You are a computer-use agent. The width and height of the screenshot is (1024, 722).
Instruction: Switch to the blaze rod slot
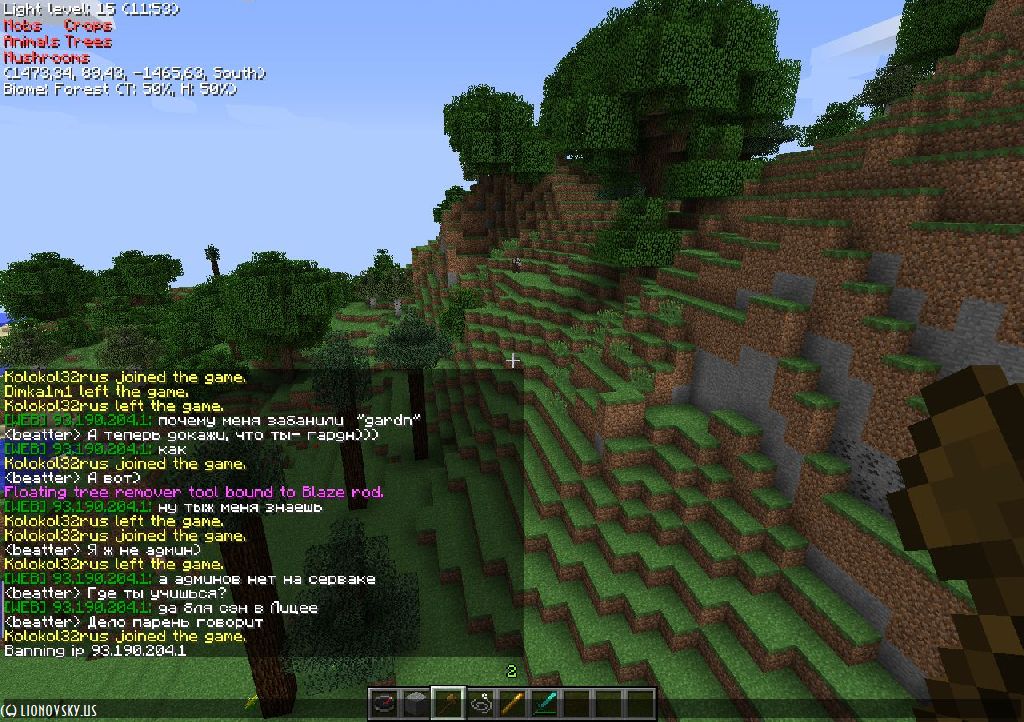(512, 703)
